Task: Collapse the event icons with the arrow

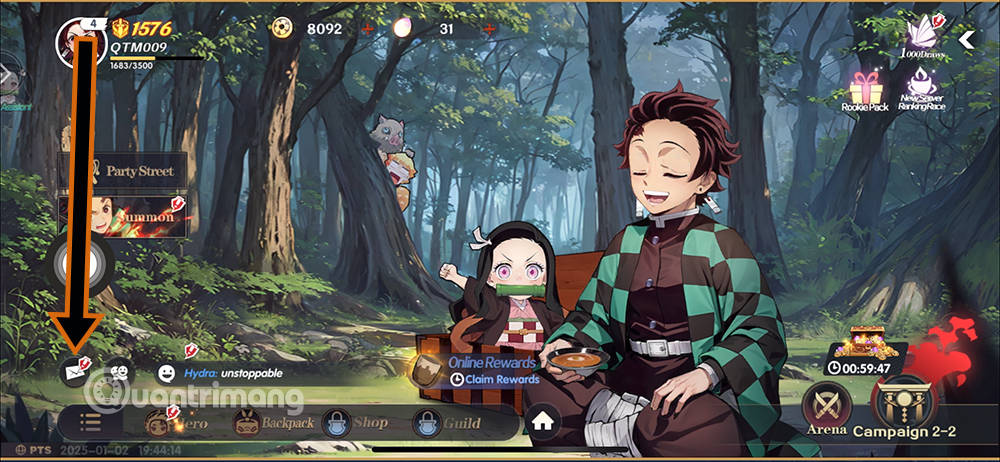Action: point(967,40)
